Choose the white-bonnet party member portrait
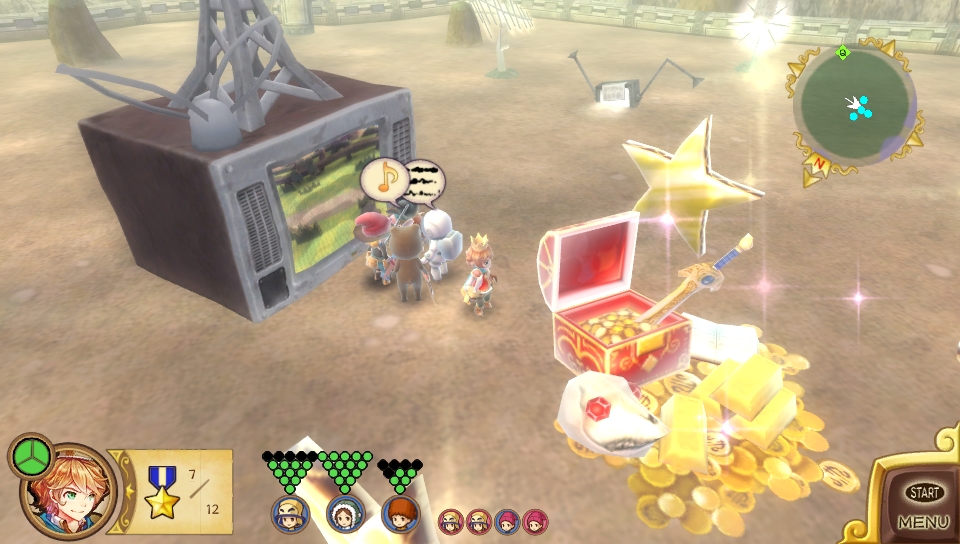This screenshot has width=960, height=544. pyautogui.click(x=345, y=514)
